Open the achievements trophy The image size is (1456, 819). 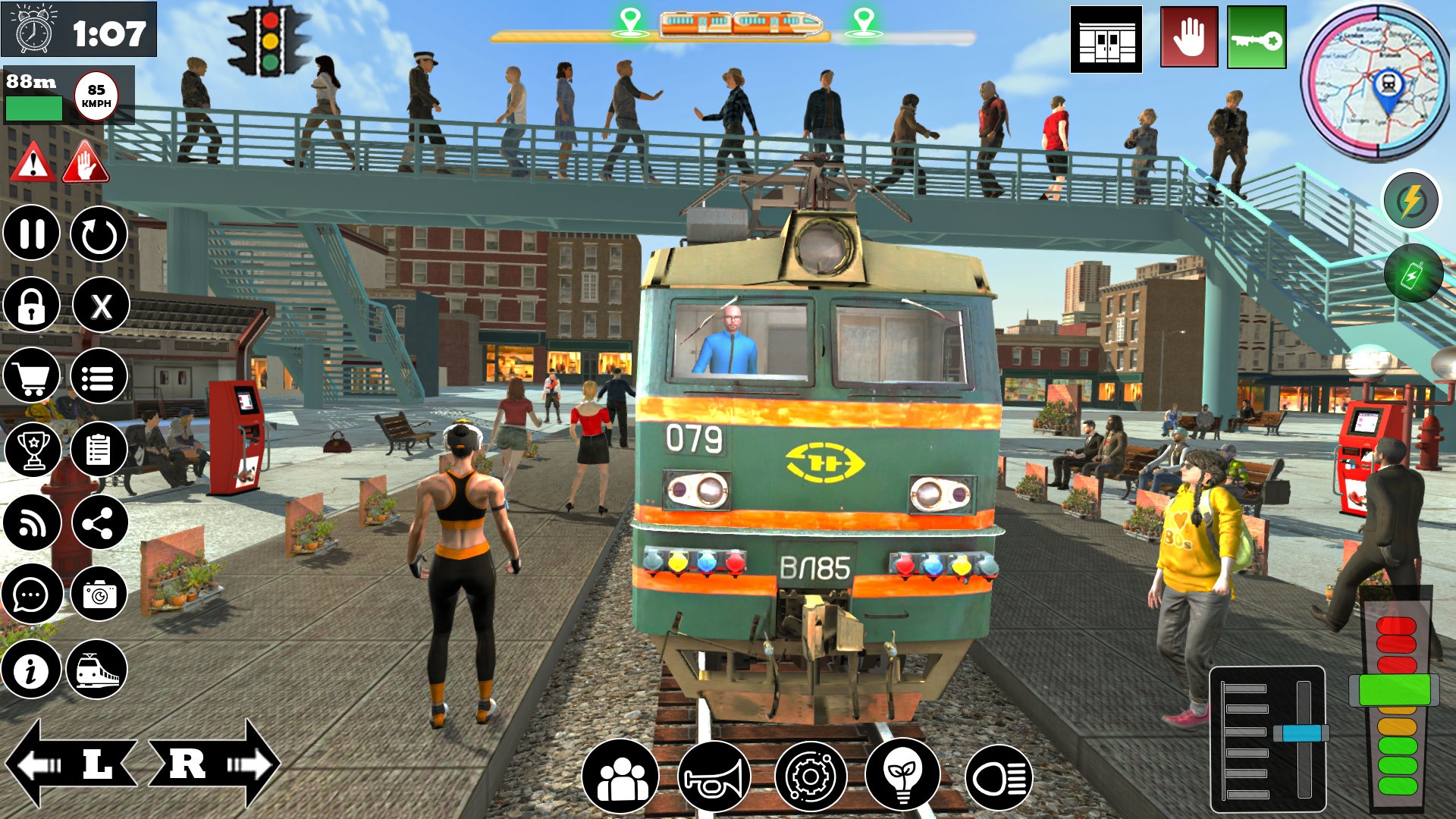click(x=32, y=450)
